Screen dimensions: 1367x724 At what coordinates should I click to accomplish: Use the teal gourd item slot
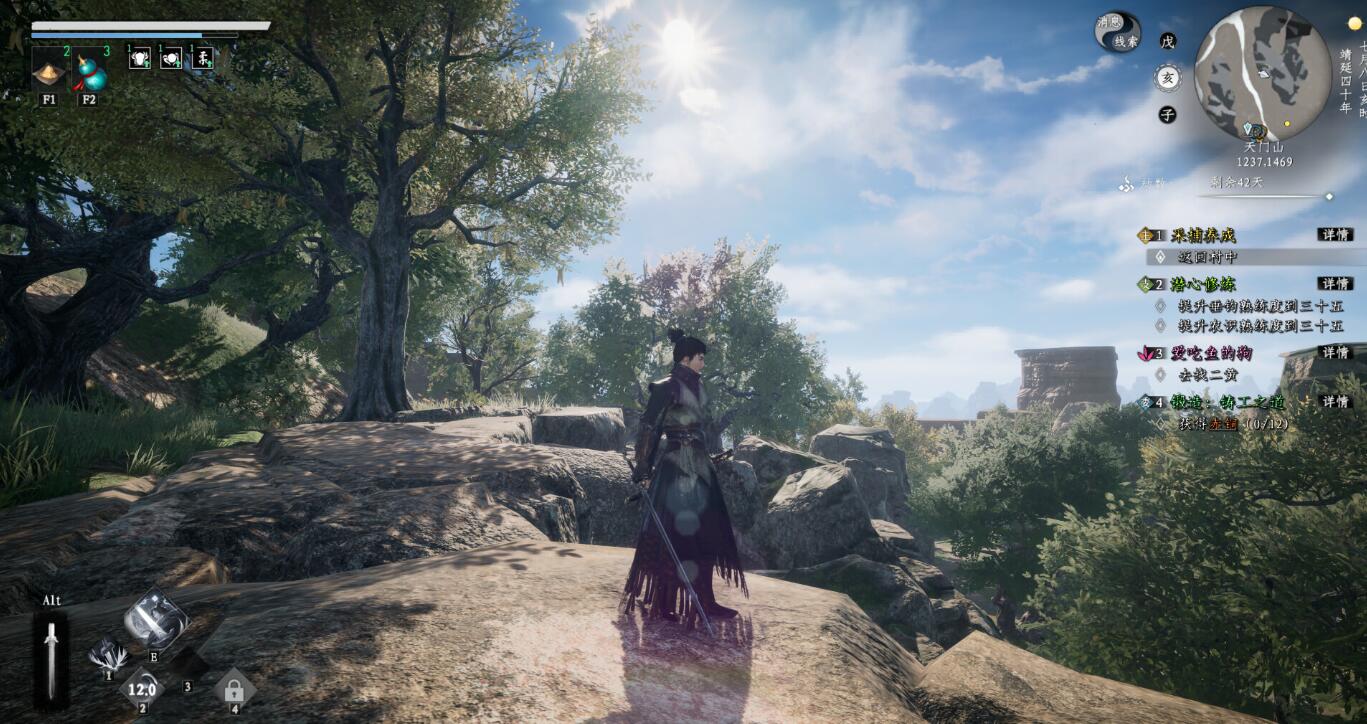[89, 72]
